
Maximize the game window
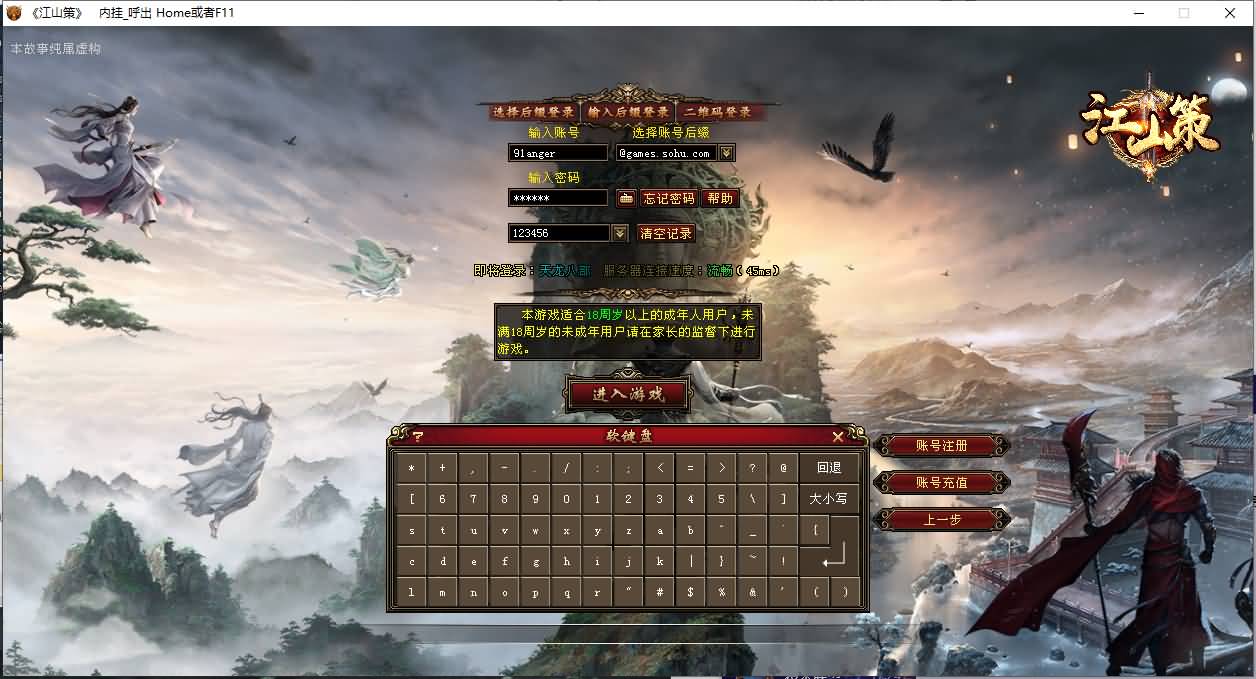pyautogui.click(x=1184, y=13)
